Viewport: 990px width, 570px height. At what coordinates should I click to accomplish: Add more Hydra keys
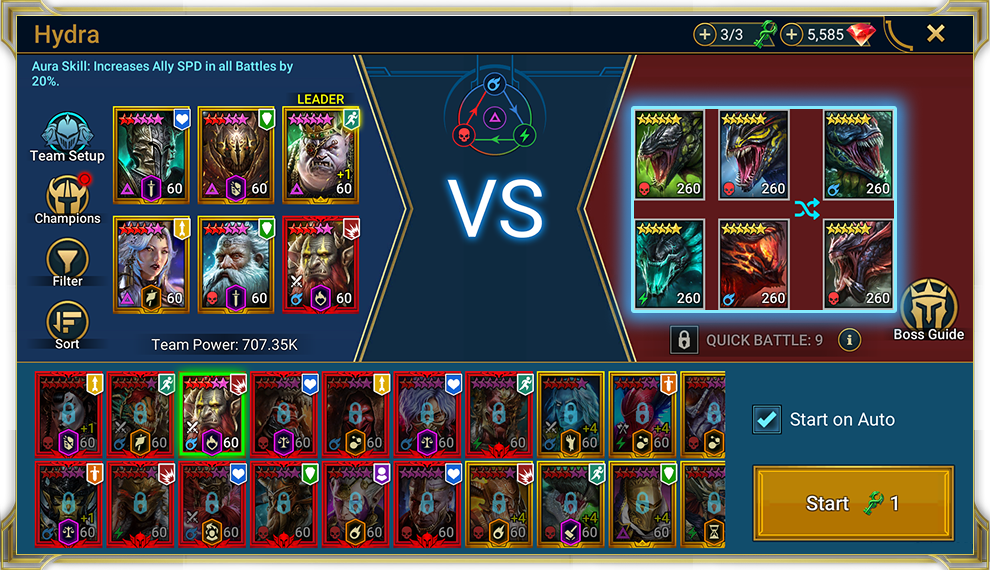[705, 35]
